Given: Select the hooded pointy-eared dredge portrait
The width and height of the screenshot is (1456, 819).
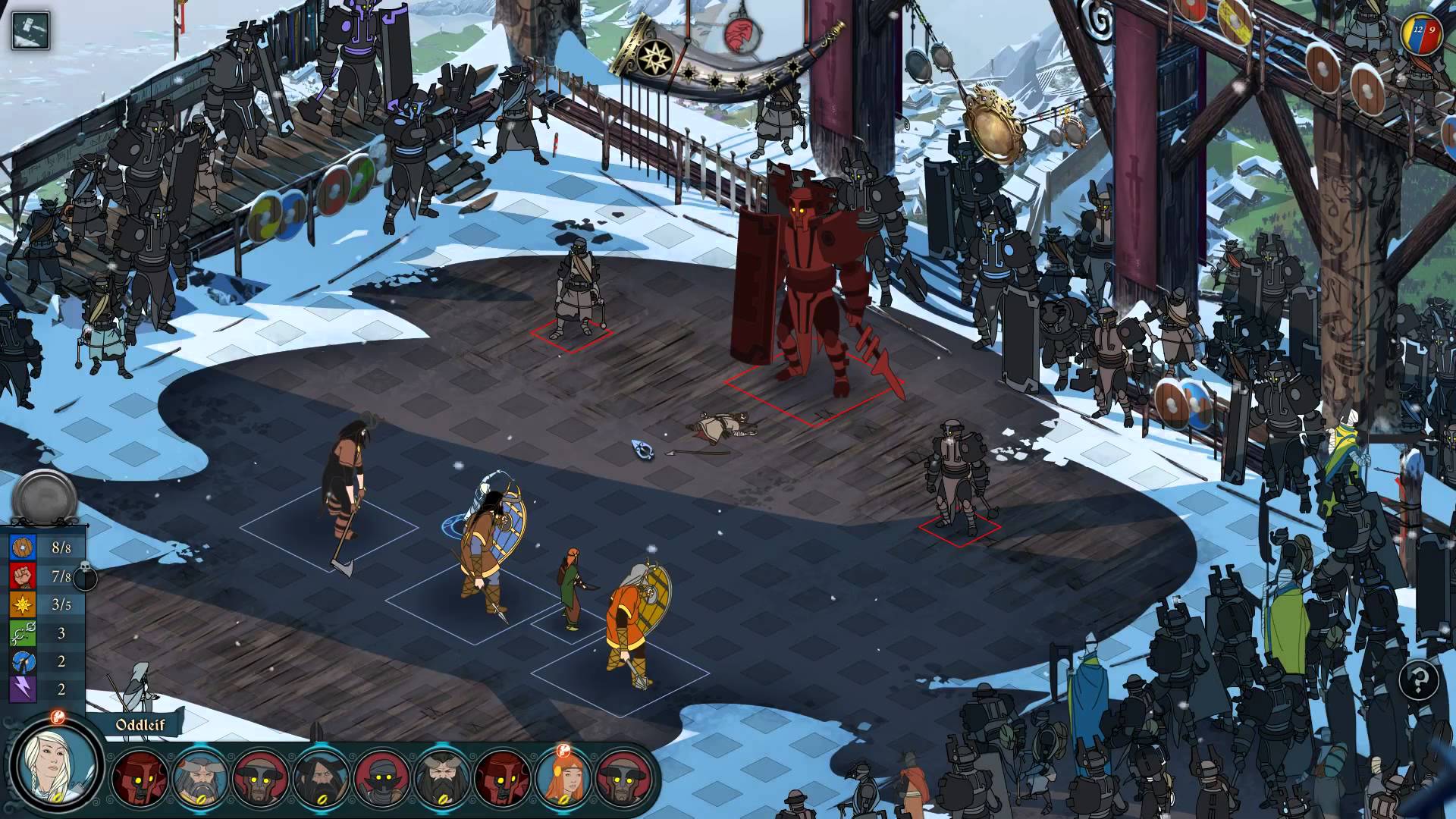Looking at the screenshot, I should [381, 777].
